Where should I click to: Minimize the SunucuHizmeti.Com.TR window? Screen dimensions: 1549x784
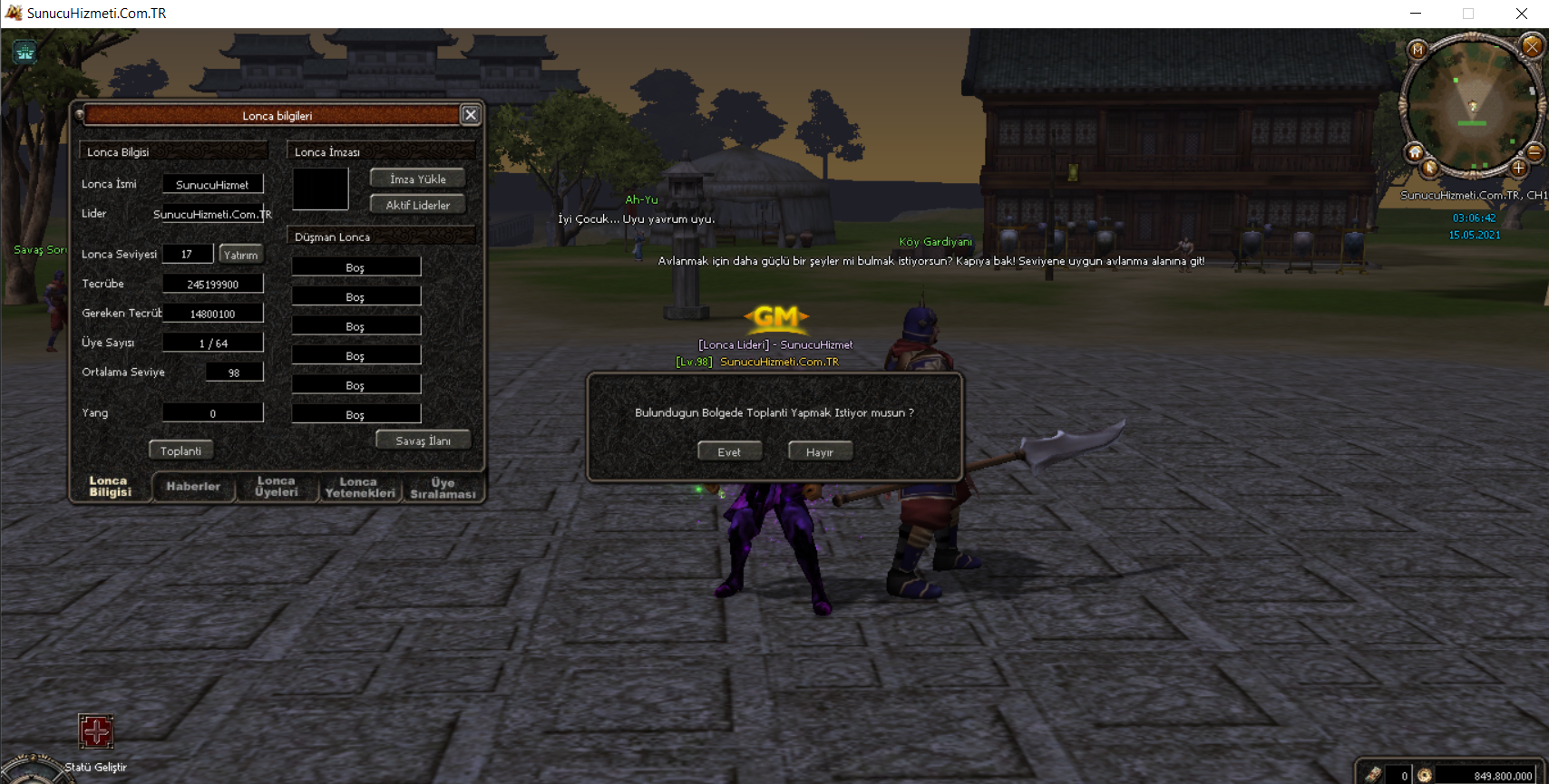point(1416,14)
